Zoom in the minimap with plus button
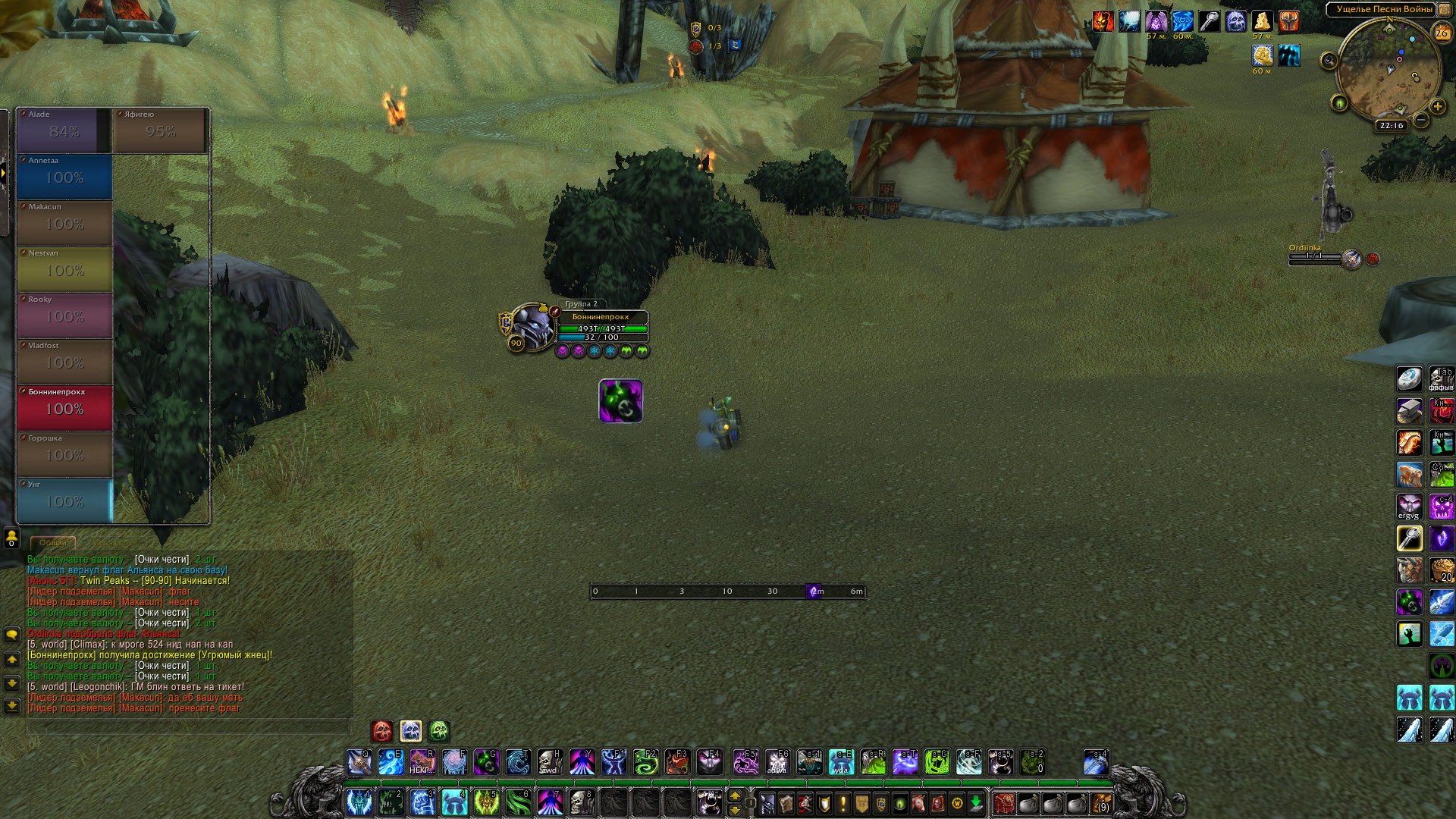The width and height of the screenshot is (1456, 819). (x=1437, y=107)
